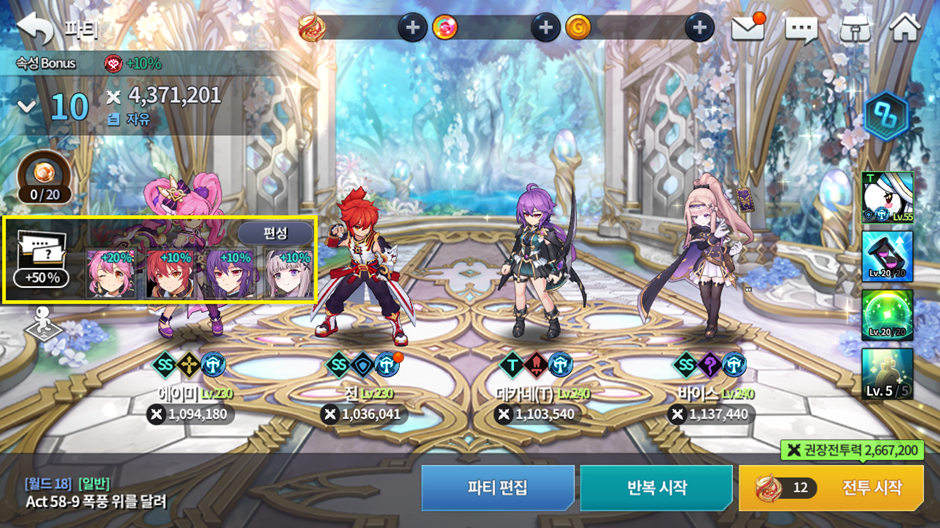Go back using the 파티 arrow
Viewport: 940px width, 528px height.
[36, 27]
